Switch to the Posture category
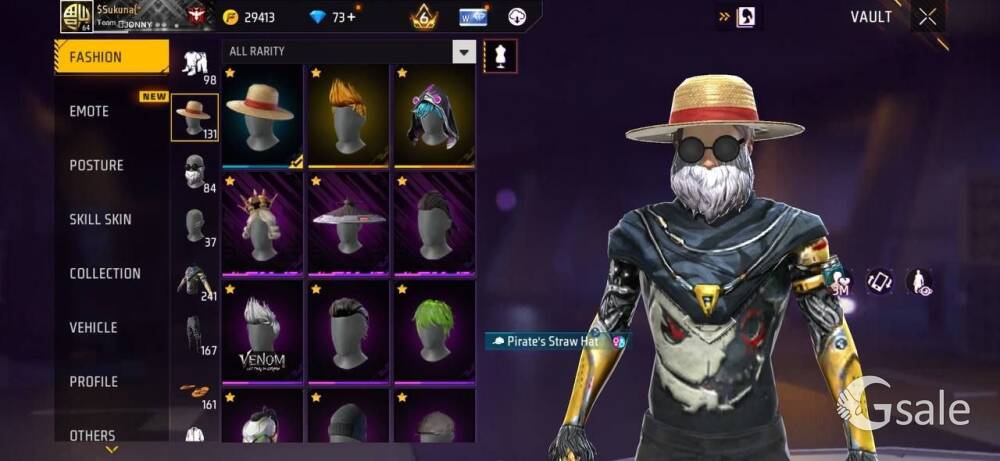The width and height of the screenshot is (1000, 461). click(96, 165)
